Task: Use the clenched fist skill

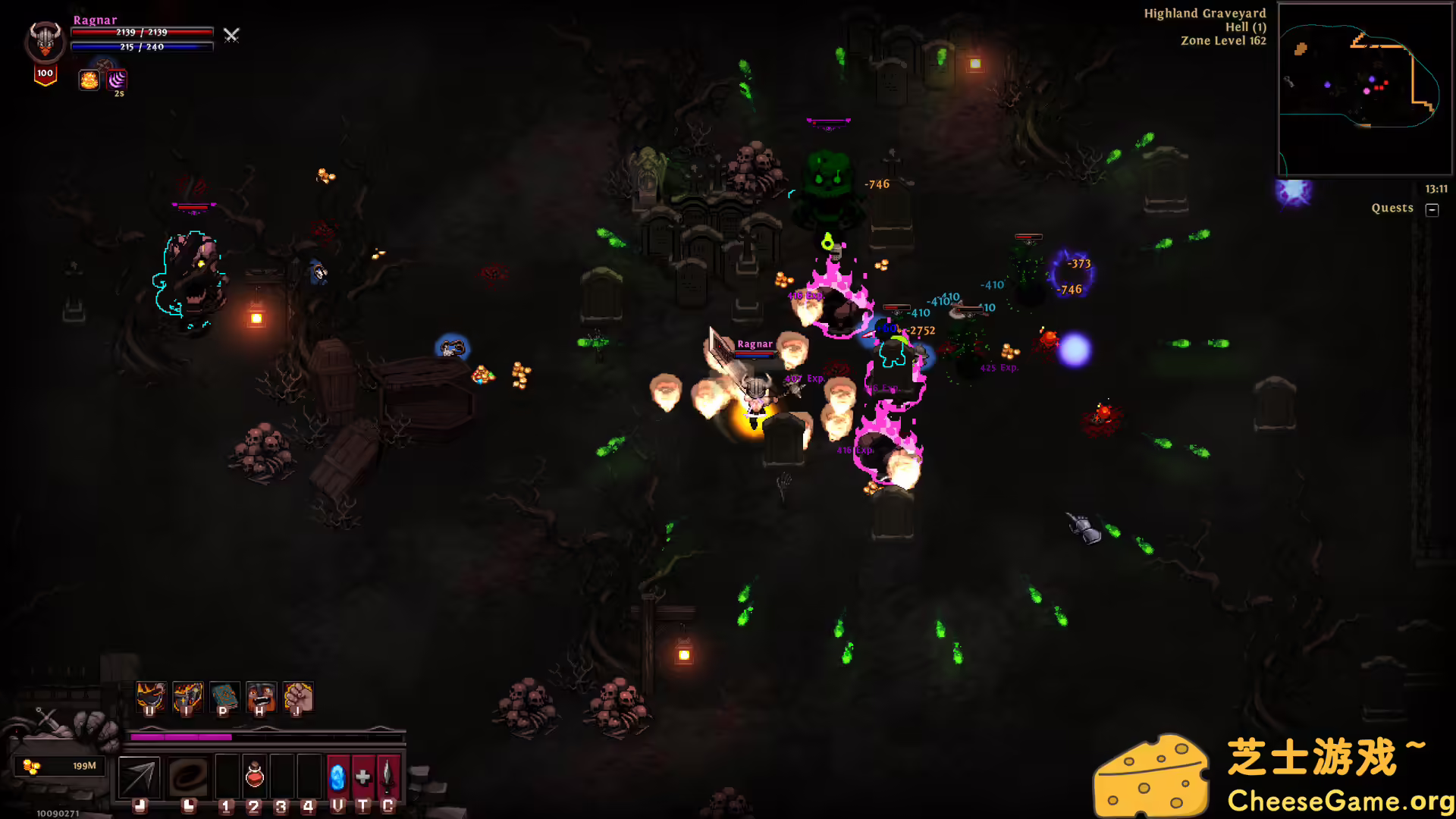Action: 298,696
